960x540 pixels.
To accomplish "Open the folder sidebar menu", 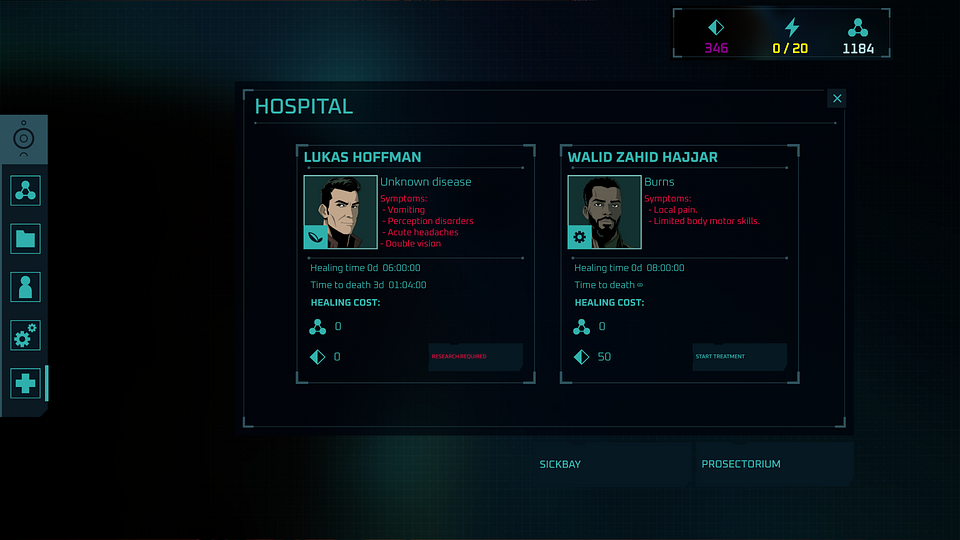I will coord(25,238).
